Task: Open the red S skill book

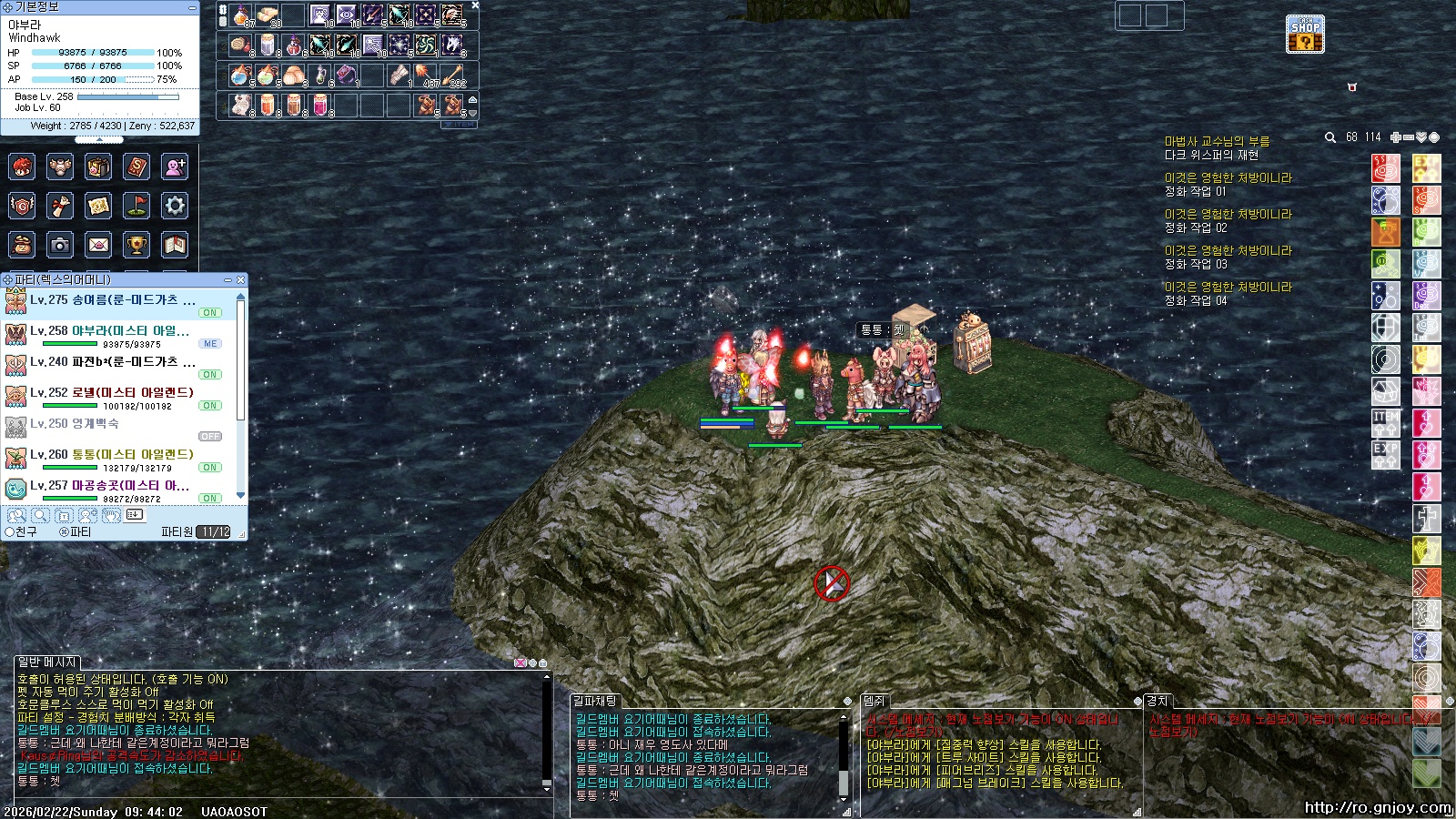Action: 136,167
